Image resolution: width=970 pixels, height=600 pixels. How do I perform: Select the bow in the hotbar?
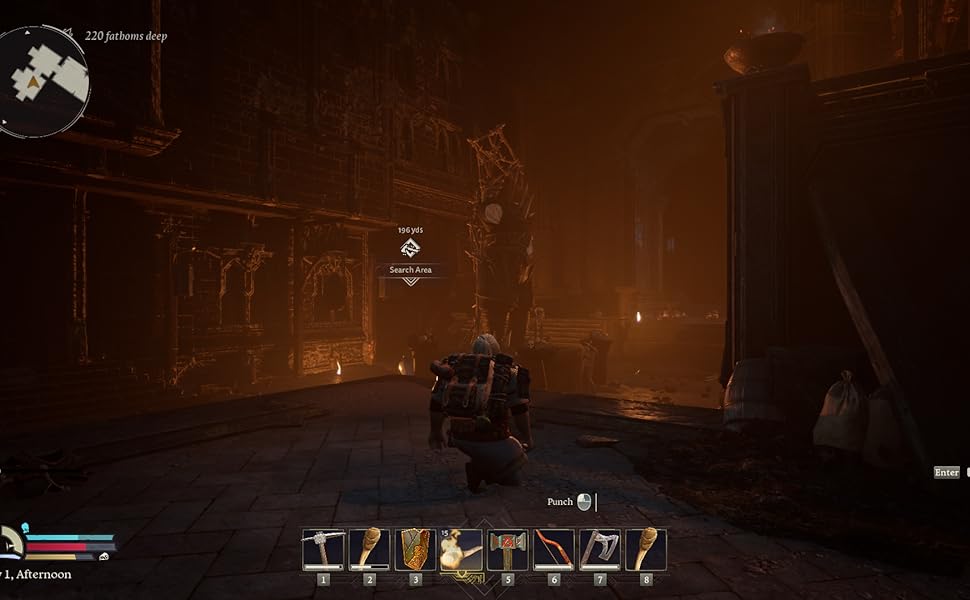click(553, 549)
